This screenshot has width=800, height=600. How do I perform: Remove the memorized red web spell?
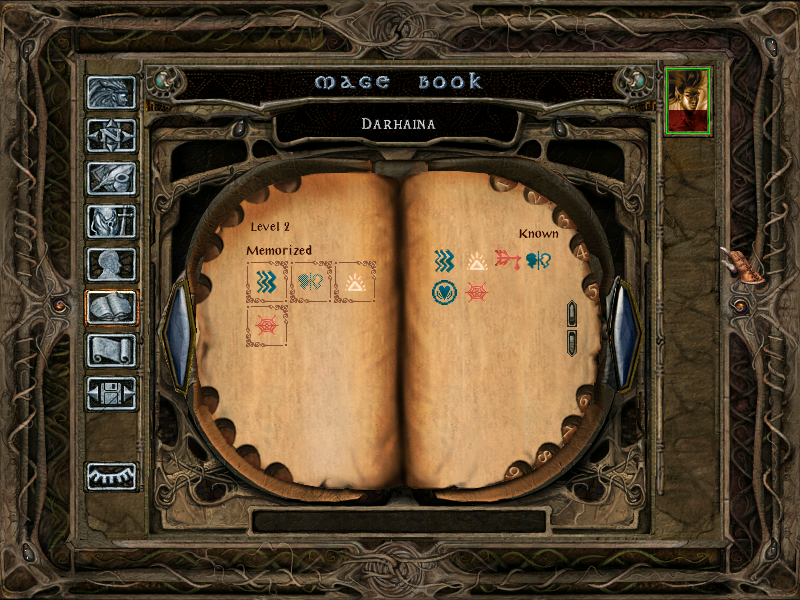click(268, 325)
